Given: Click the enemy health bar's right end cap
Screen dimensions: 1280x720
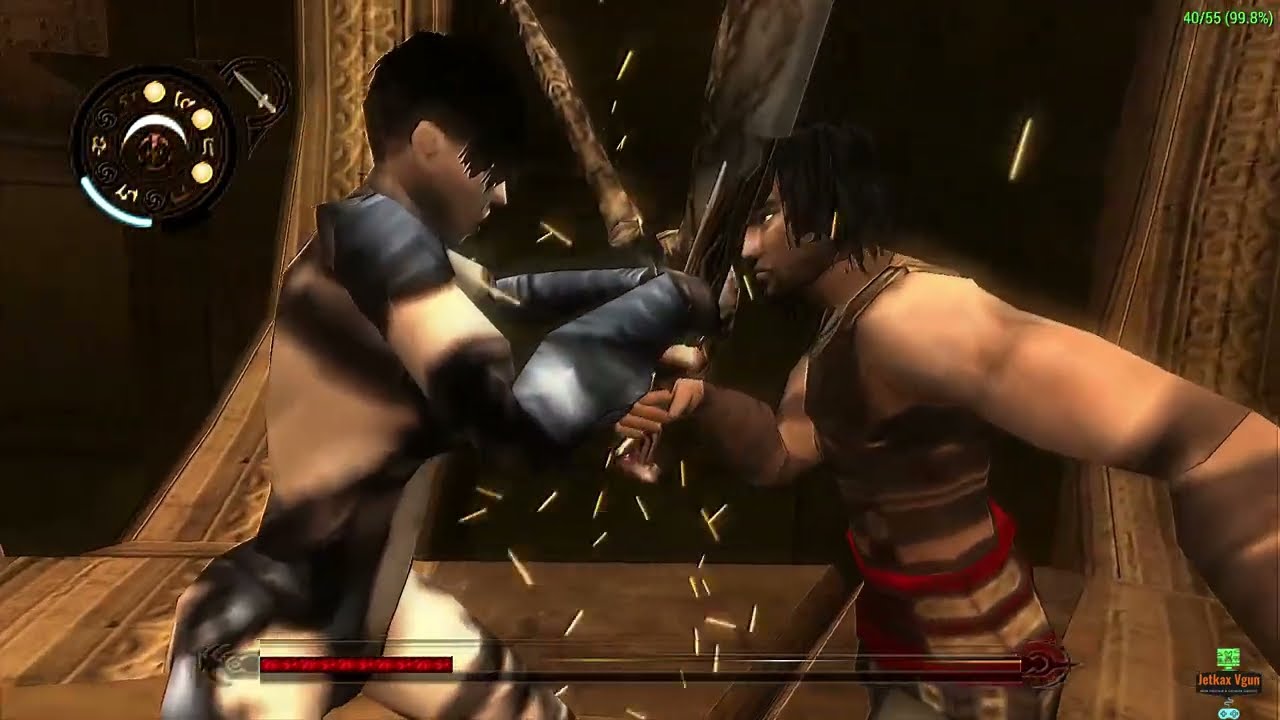Looking at the screenshot, I should pyautogui.click(x=1045, y=662).
